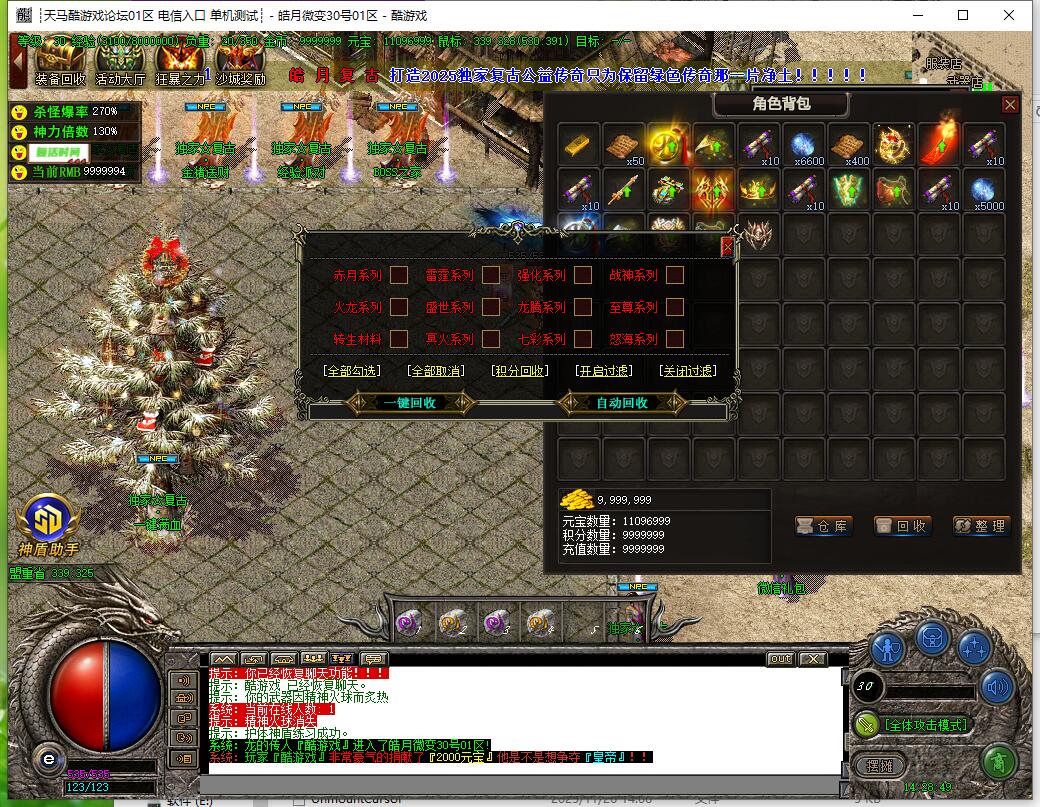Activate the 自动回收 auto recycle button
This screenshot has height=807, width=1040.
(x=622, y=403)
